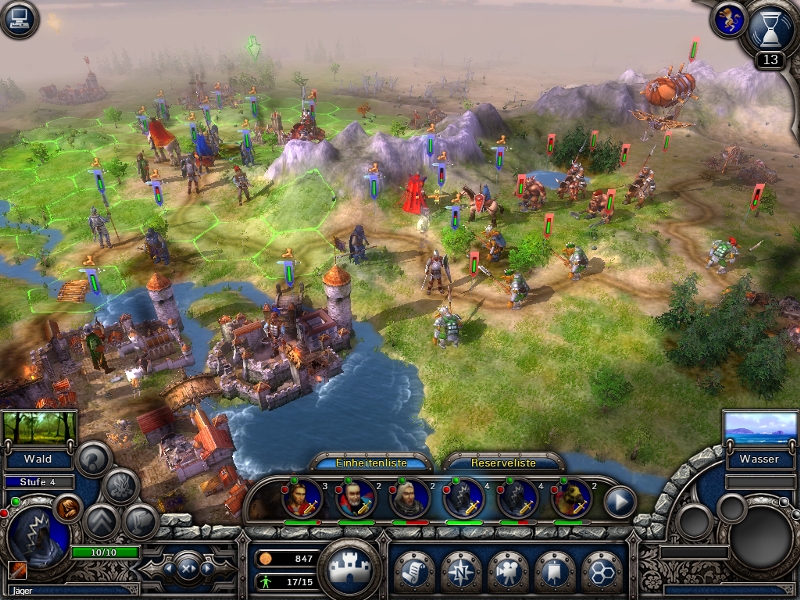Toggle the hexagon grid button
This screenshot has height=600, width=800.
[x=602, y=571]
